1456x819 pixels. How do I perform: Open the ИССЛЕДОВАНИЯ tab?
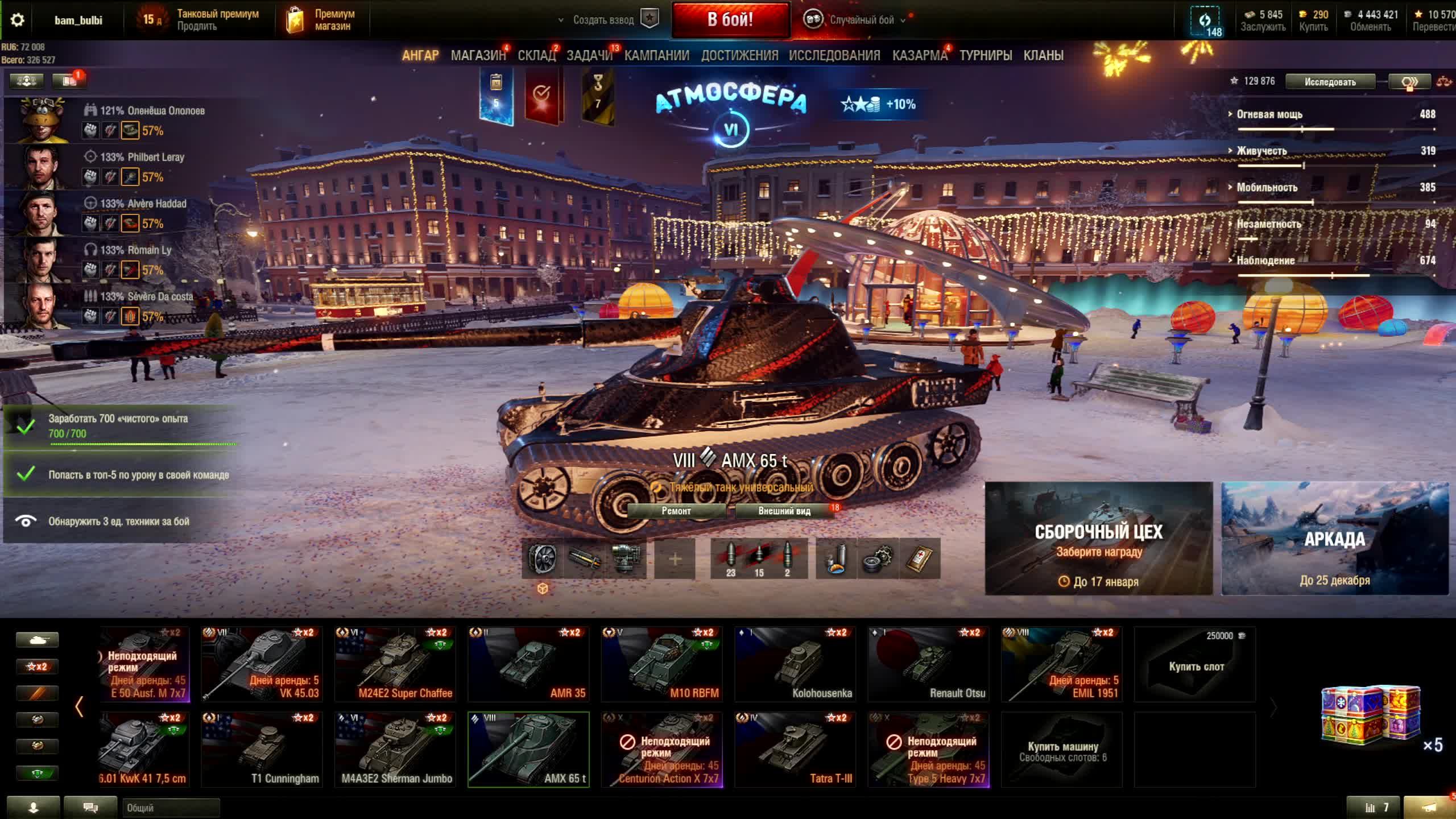point(834,55)
